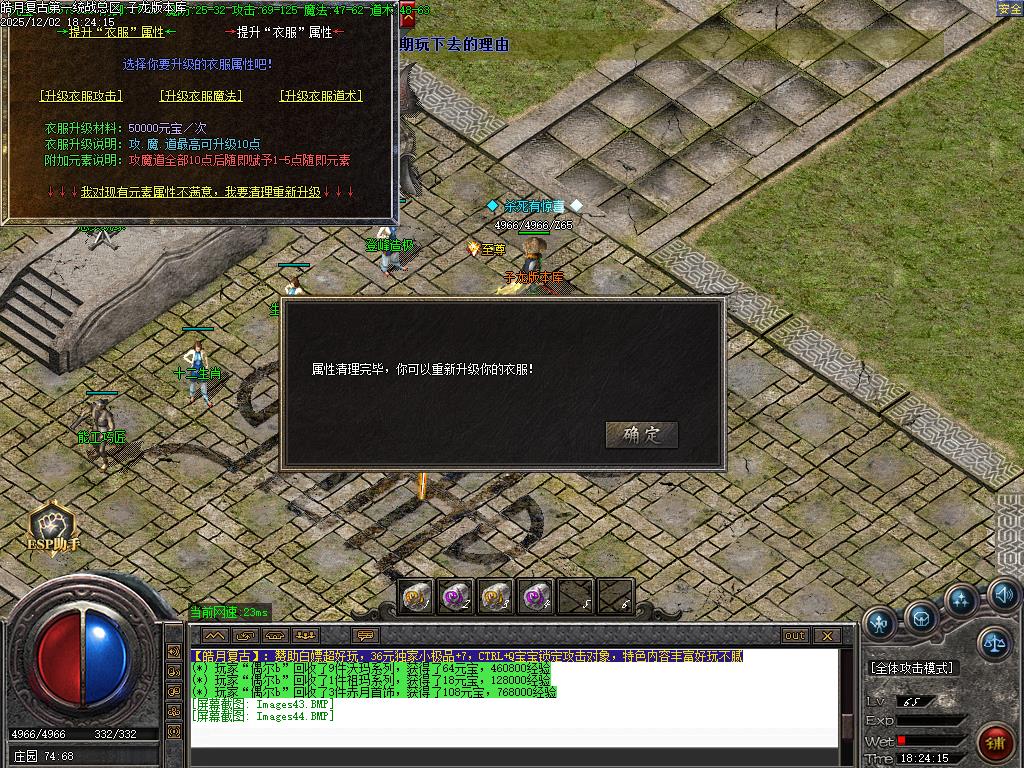Open the skills sparkle round button
Viewport: 1024px width, 768px height.
(x=961, y=601)
